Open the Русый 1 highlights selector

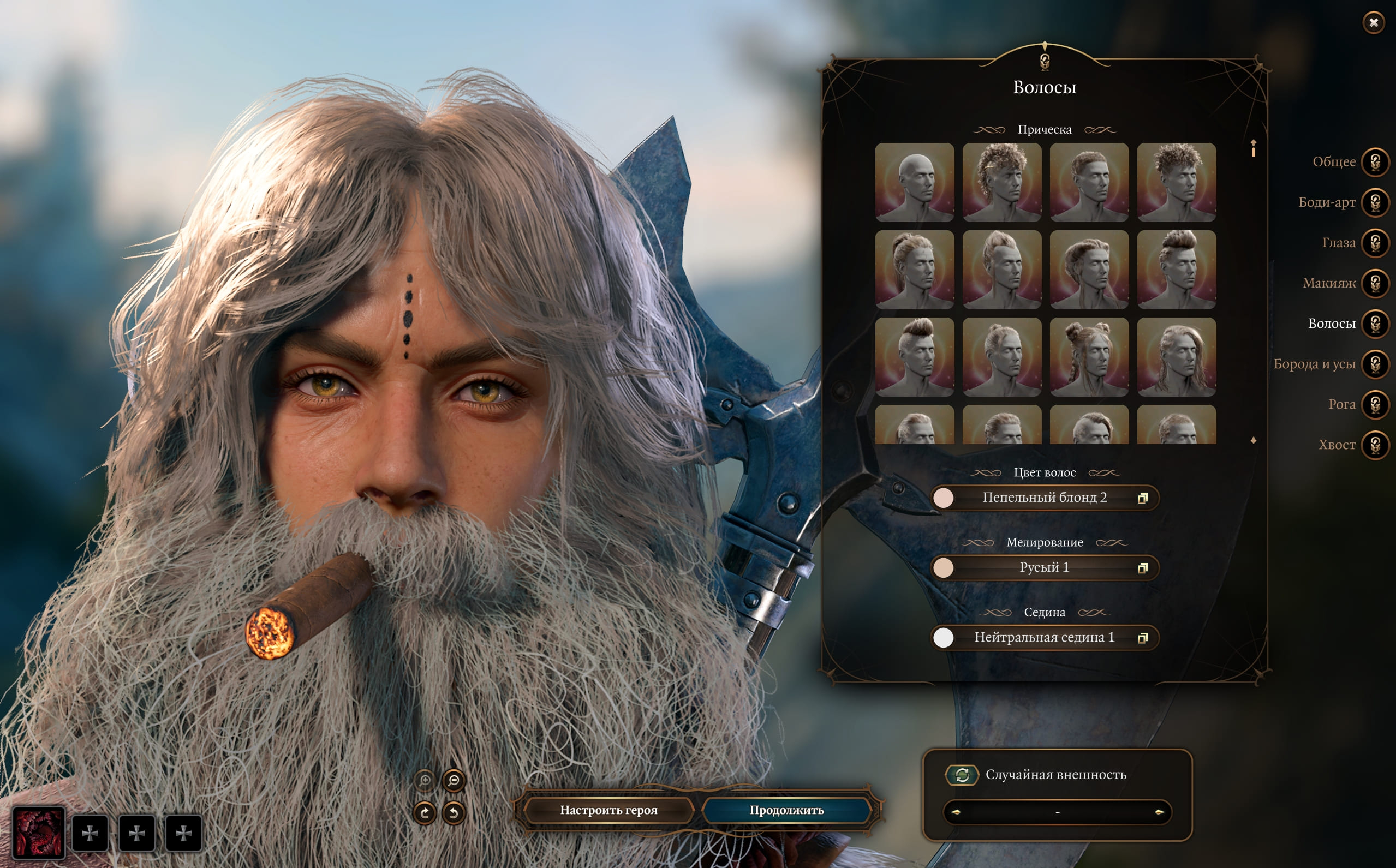pyautogui.click(x=1044, y=568)
